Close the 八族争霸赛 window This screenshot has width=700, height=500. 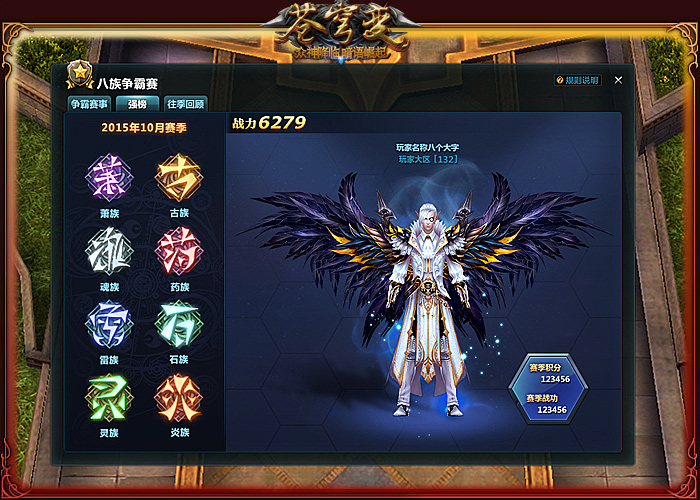click(618, 80)
